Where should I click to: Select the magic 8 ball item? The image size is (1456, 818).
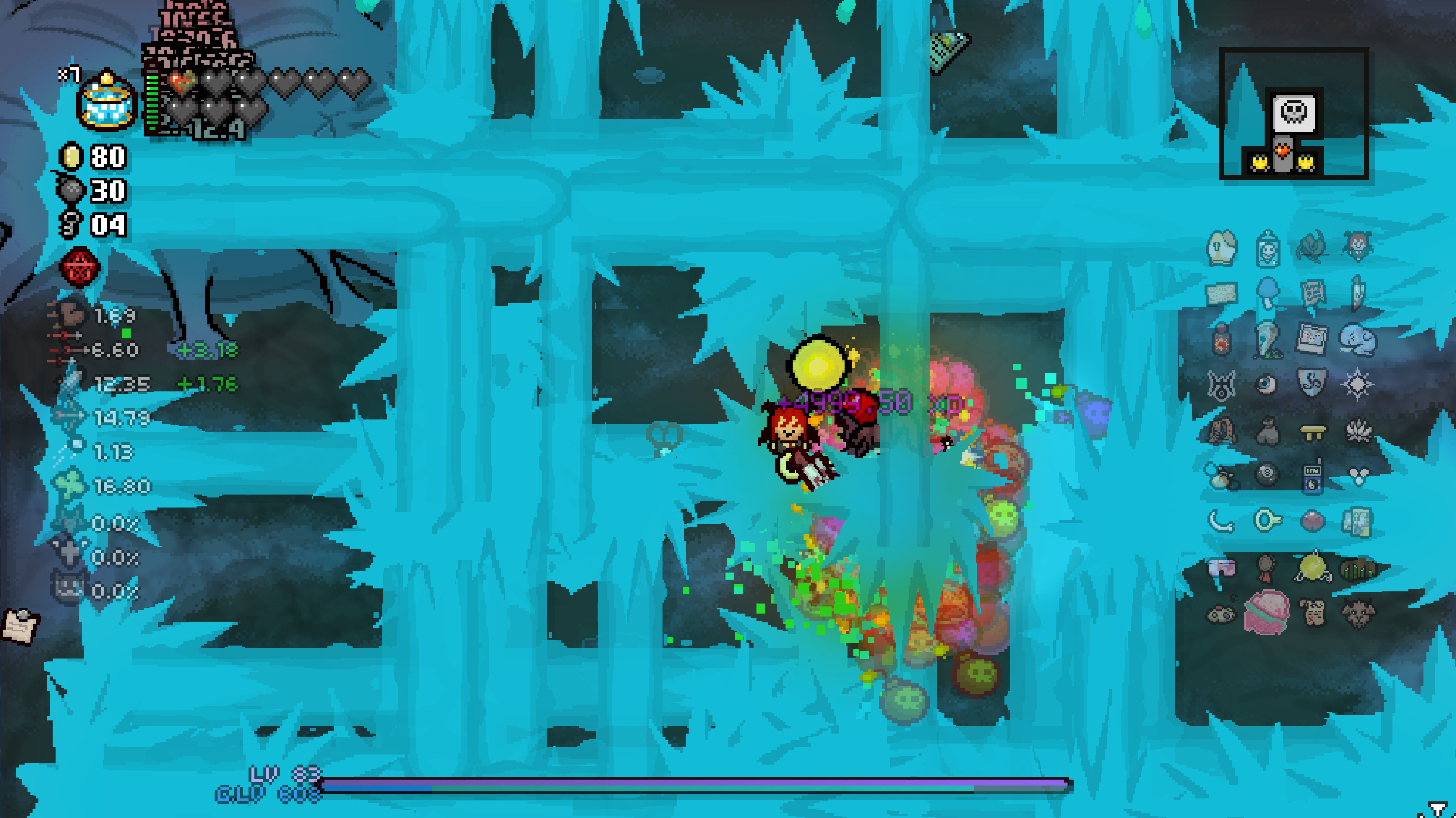click(x=1267, y=474)
